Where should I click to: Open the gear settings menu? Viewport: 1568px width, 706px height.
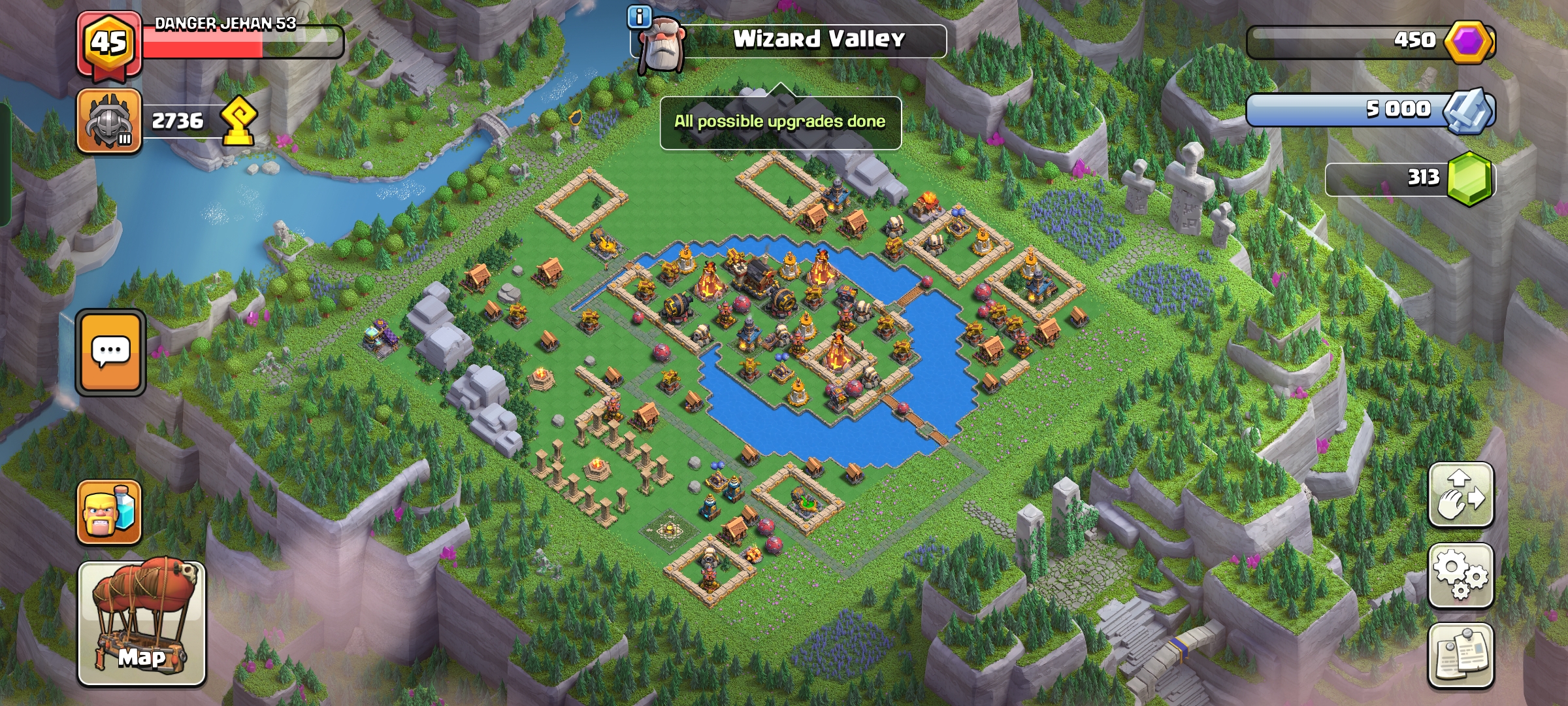click(1461, 575)
